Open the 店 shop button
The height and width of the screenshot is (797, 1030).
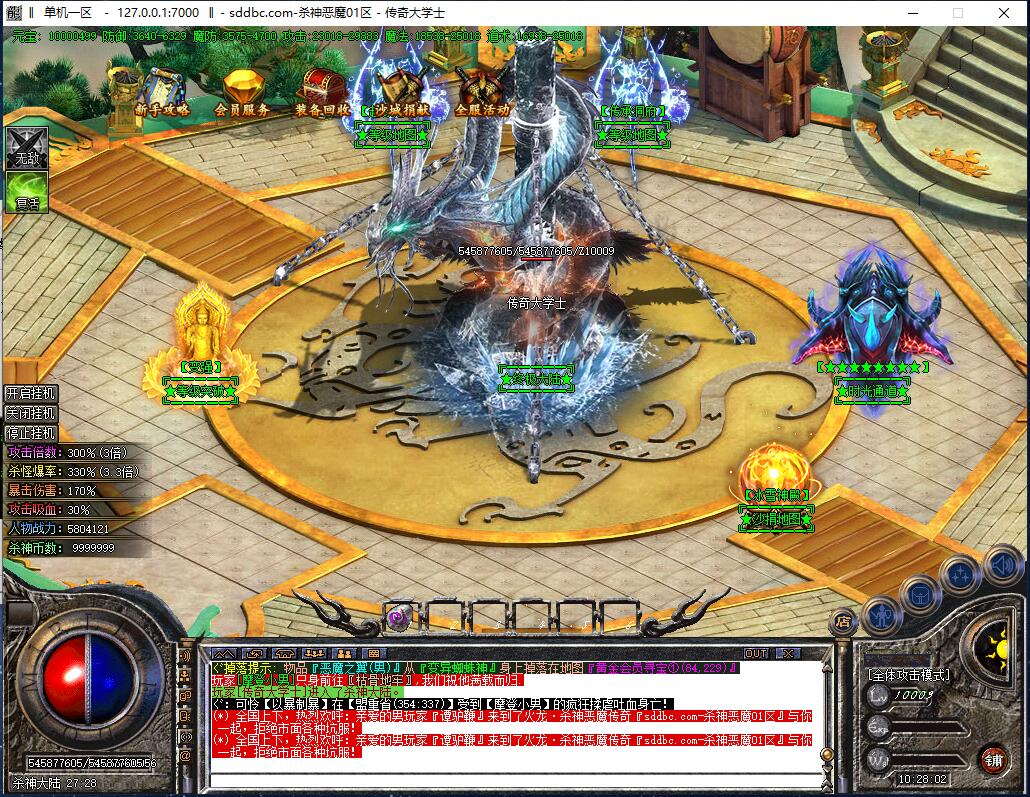coord(845,620)
